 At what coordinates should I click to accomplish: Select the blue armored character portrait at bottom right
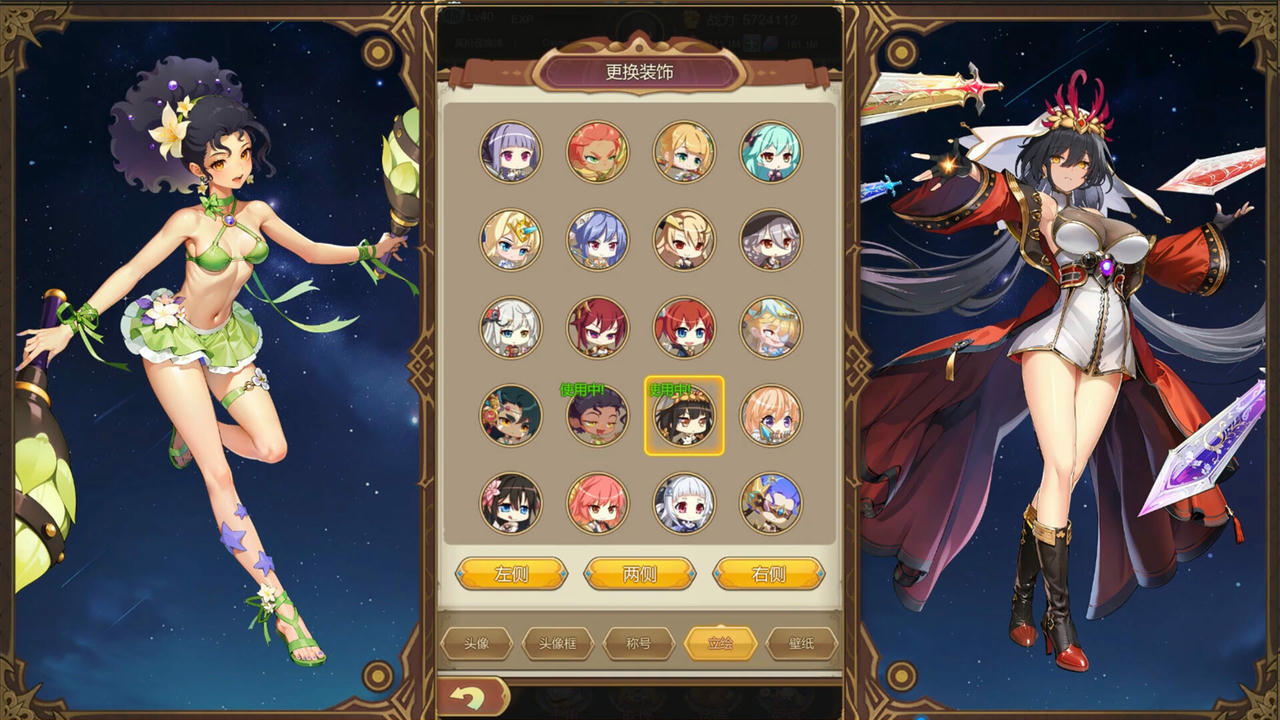point(770,504)
